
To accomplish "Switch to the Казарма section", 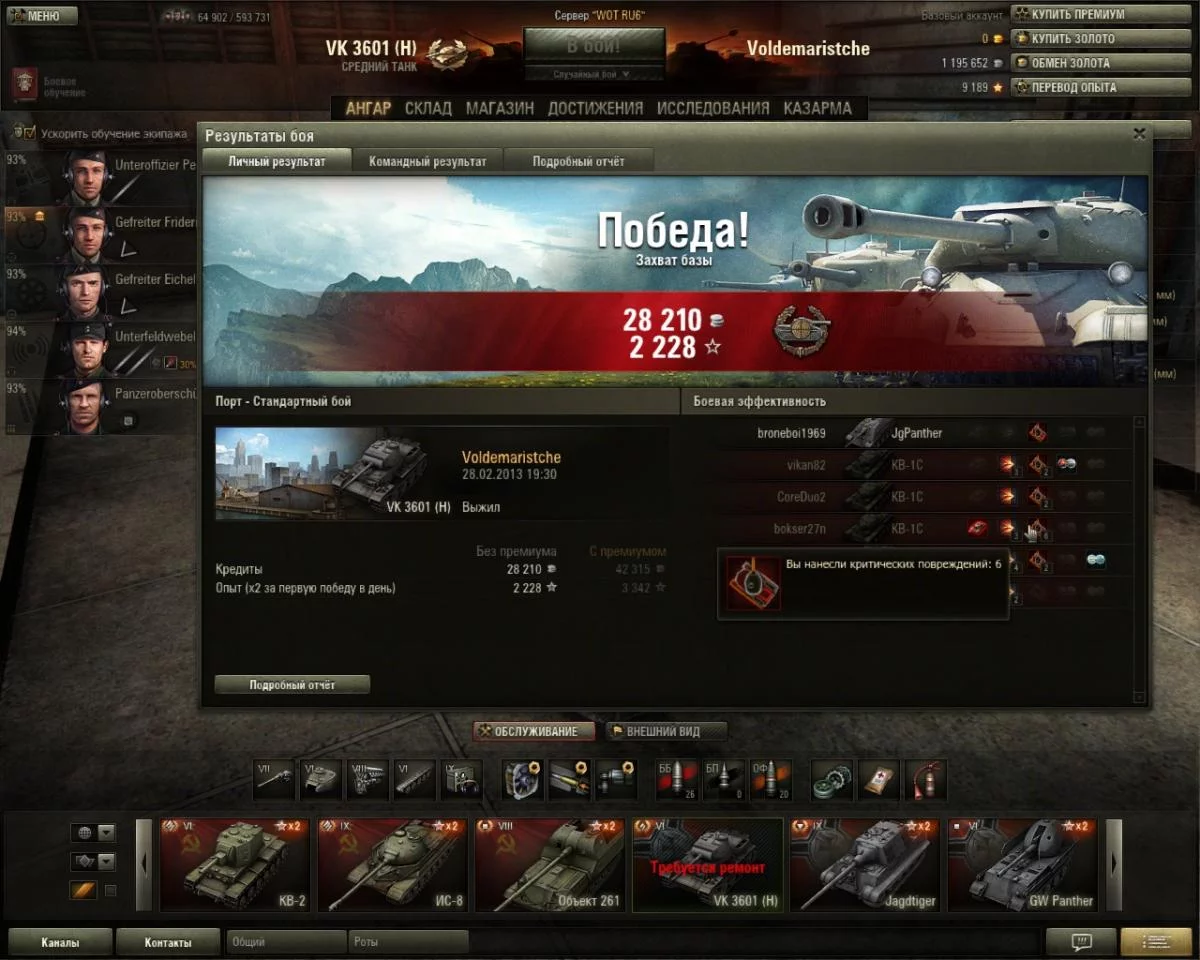I will pyautogui.click(x=817, y=108).
